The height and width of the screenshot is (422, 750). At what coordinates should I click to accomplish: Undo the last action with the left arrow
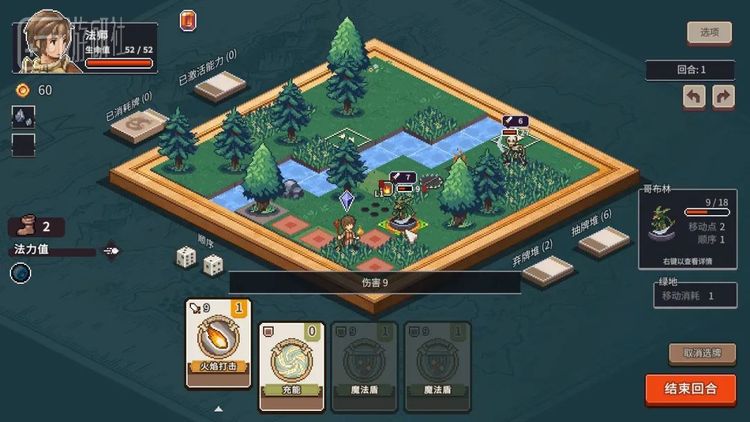click(x=694, y=97)
